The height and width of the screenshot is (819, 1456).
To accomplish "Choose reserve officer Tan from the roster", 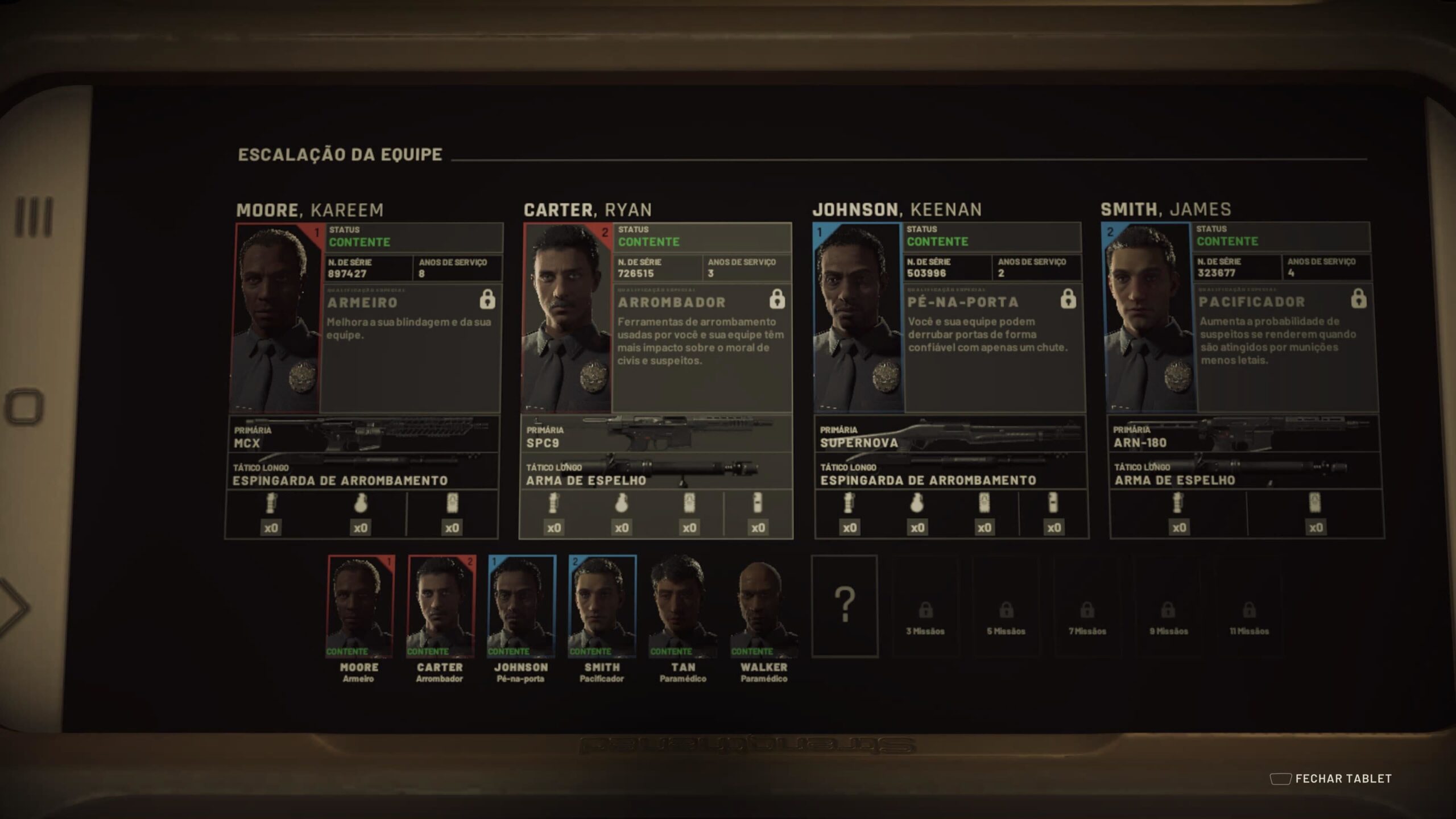I will click(682, 606).
